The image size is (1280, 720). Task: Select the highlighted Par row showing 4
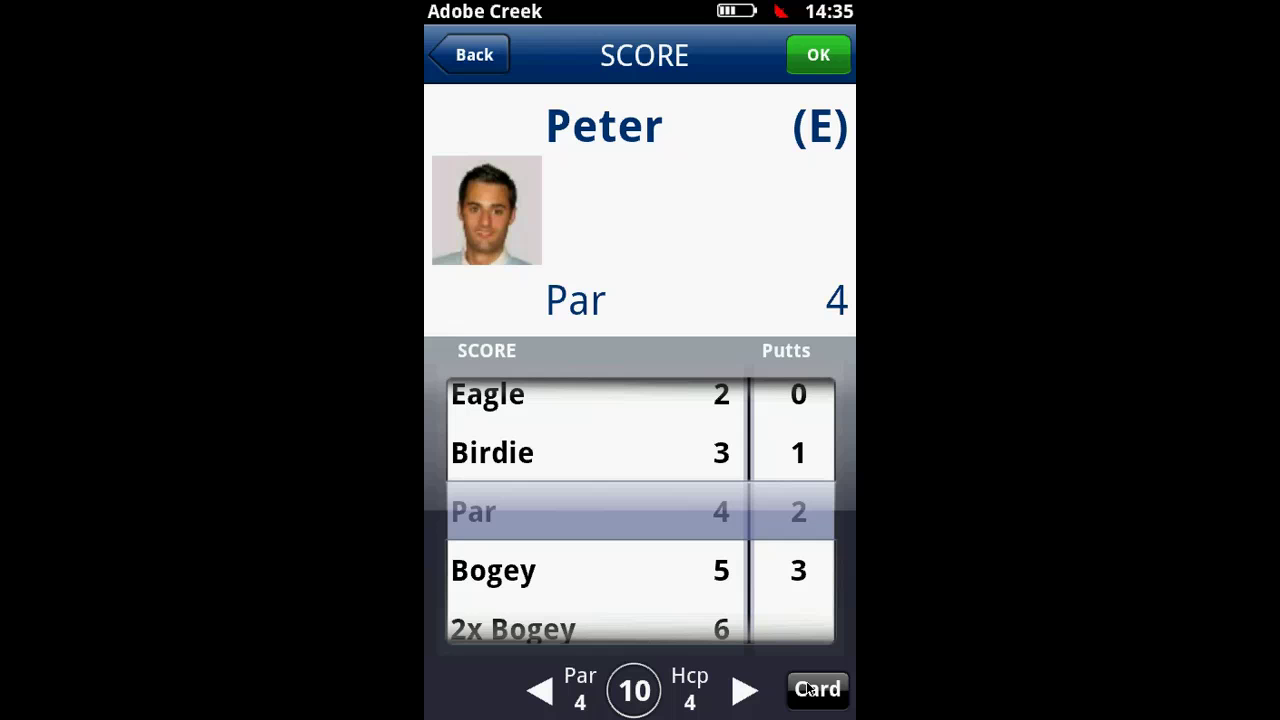(x=596, y=511)
